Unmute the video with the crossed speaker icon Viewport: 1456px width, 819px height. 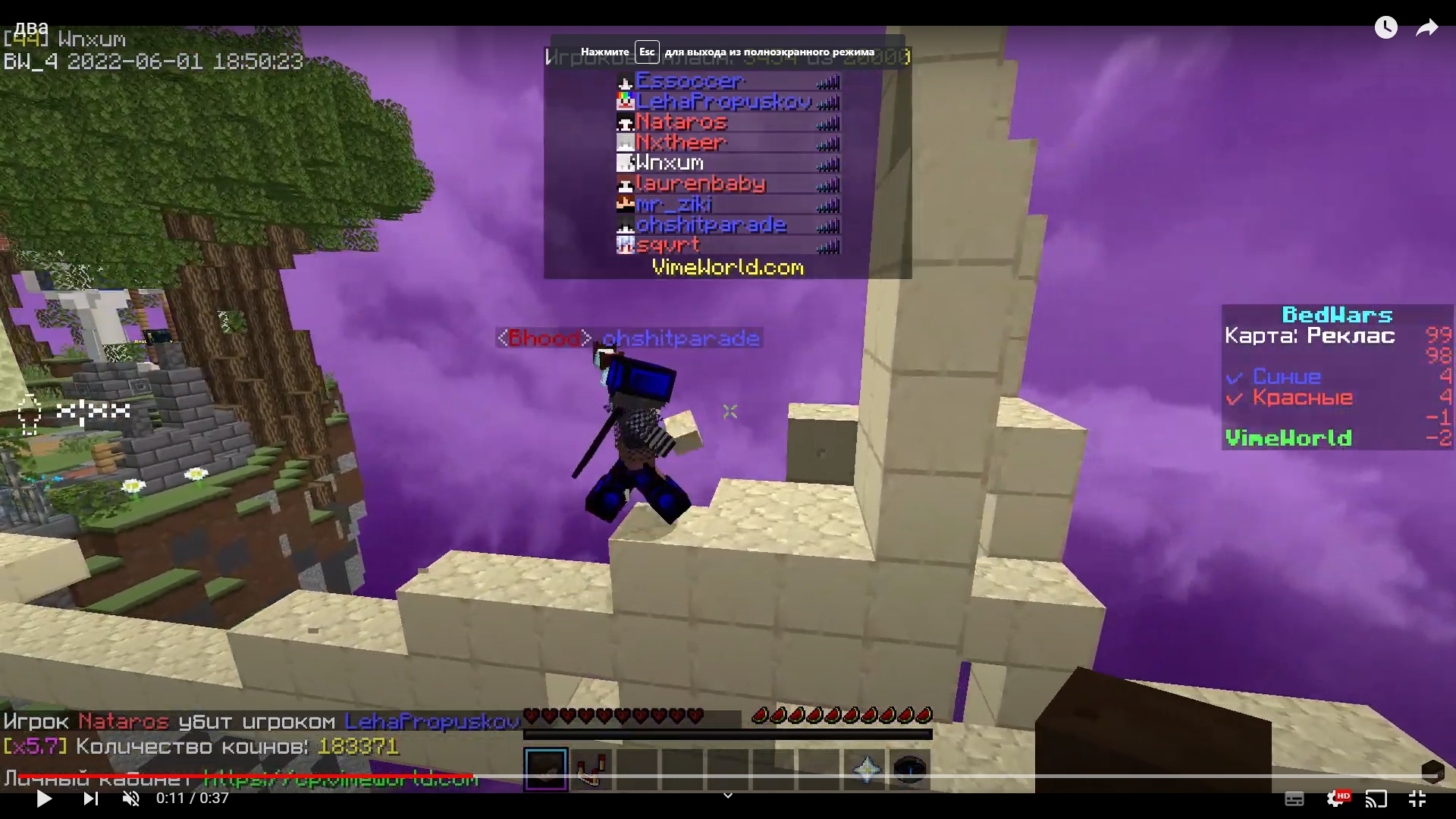130,799
